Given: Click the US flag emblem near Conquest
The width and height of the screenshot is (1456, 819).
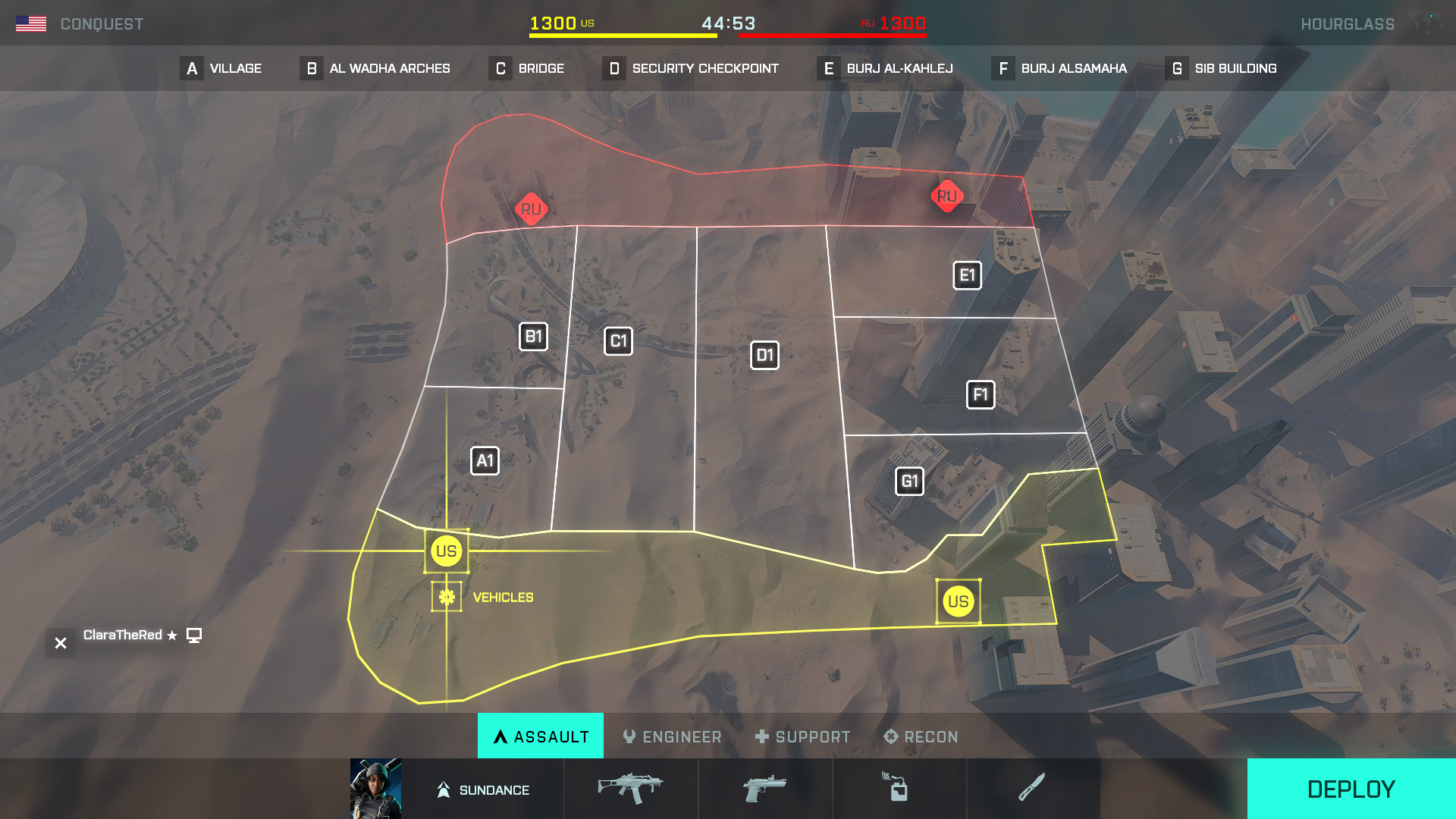Looking at the screenshot, I should click(32, 22).
